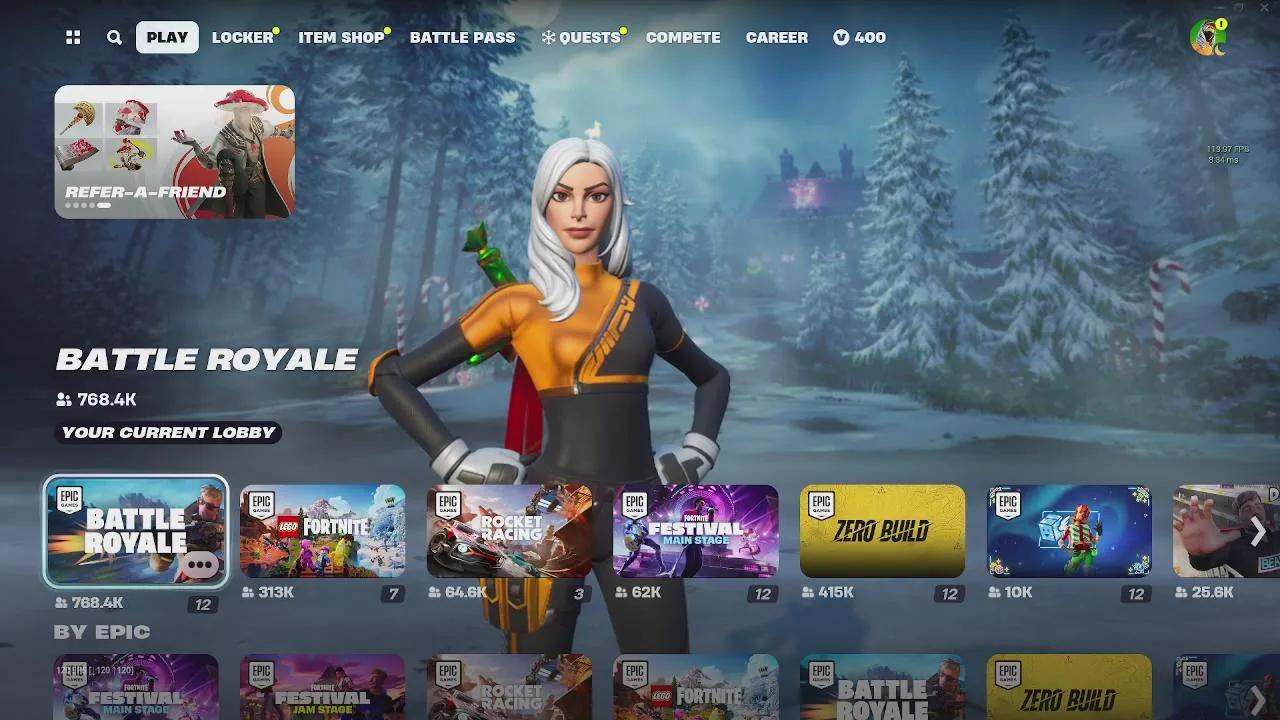The height and width of the screenshot is (720, 1280).
Task: Click the REFER-A-FRIEND banner
Action: (174, 152)
